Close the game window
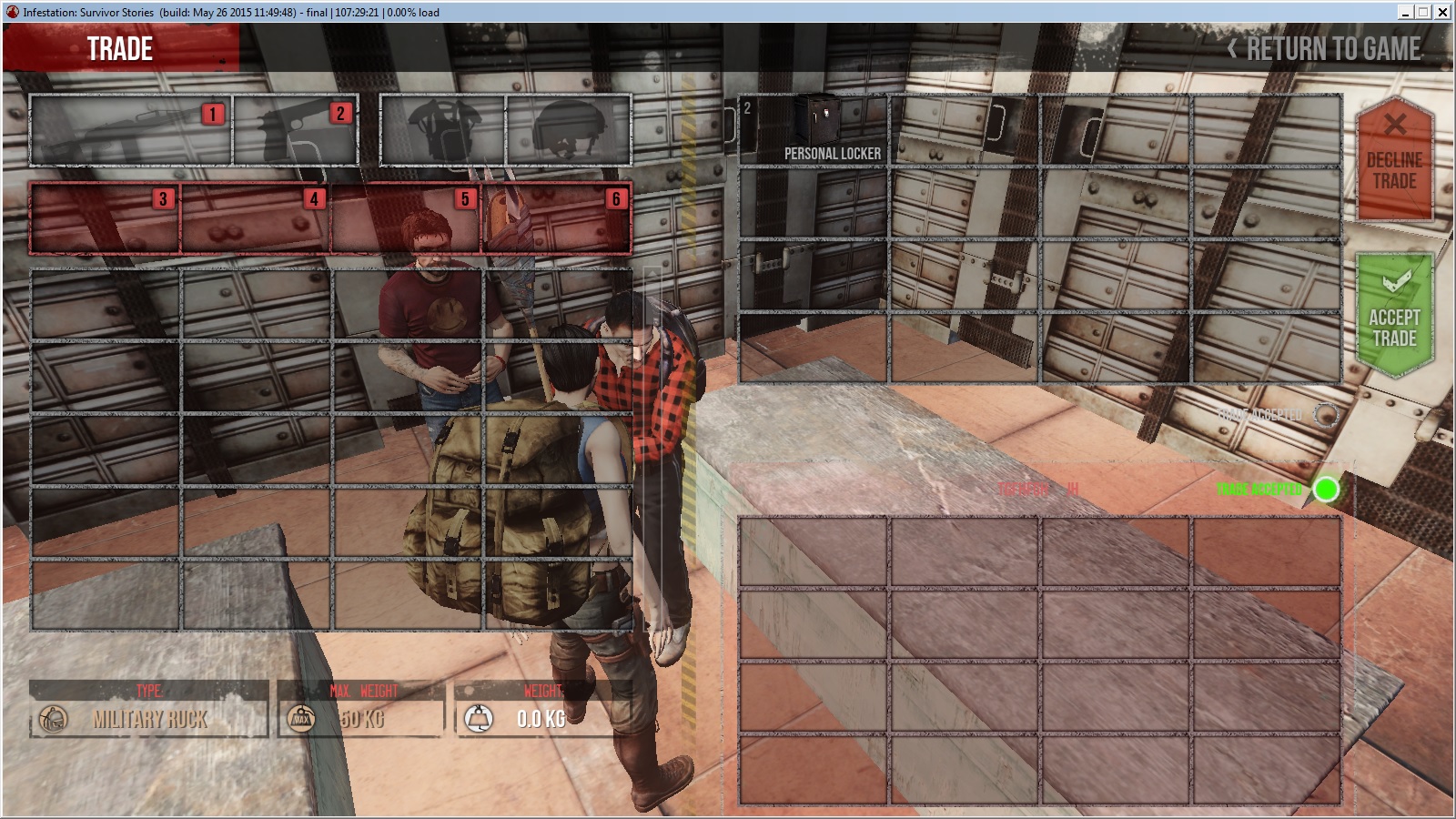The width and height of the screenshot is (1456, 819). tap(1442, 12)
